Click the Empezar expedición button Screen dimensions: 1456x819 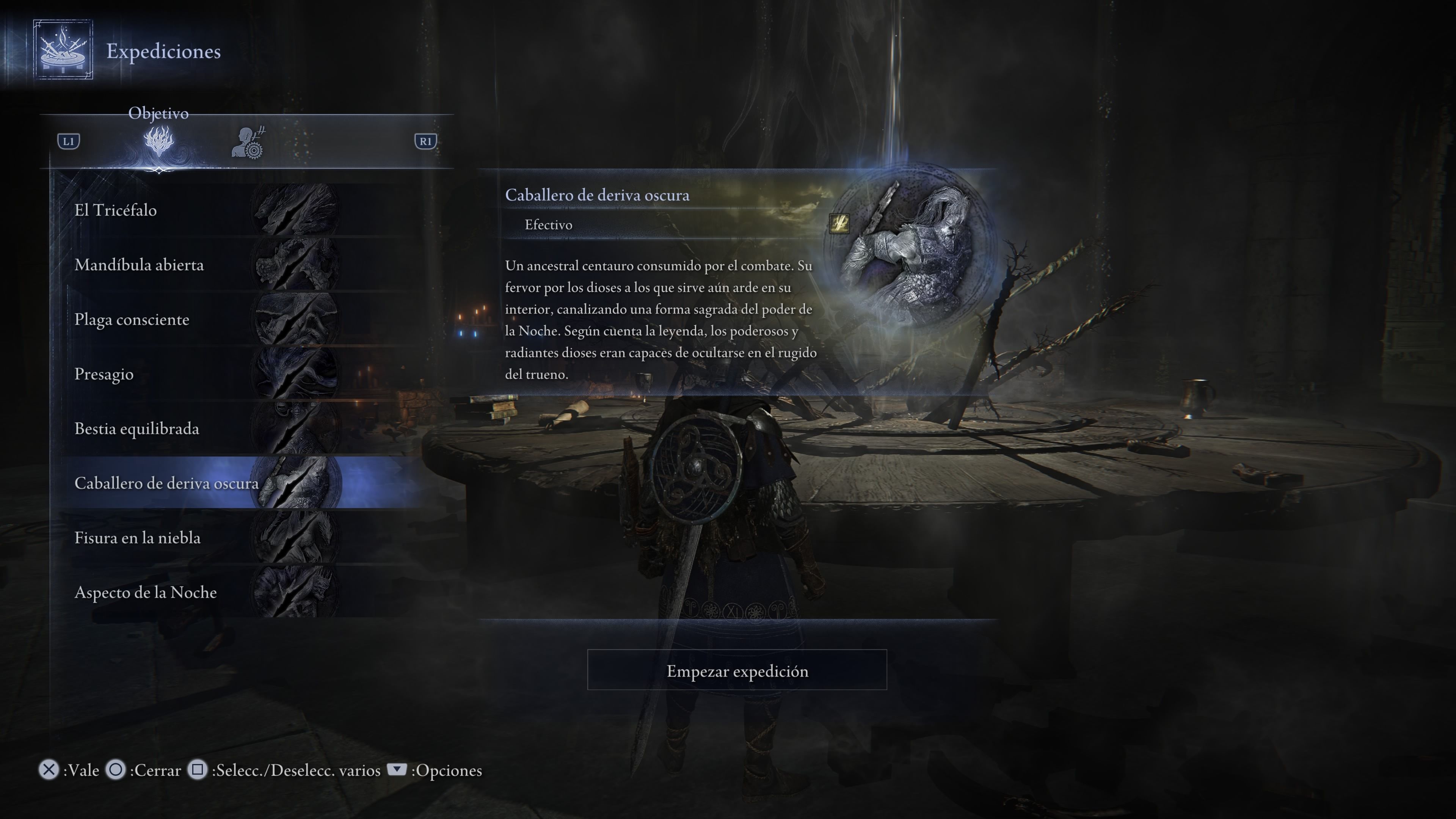(736, 670)
